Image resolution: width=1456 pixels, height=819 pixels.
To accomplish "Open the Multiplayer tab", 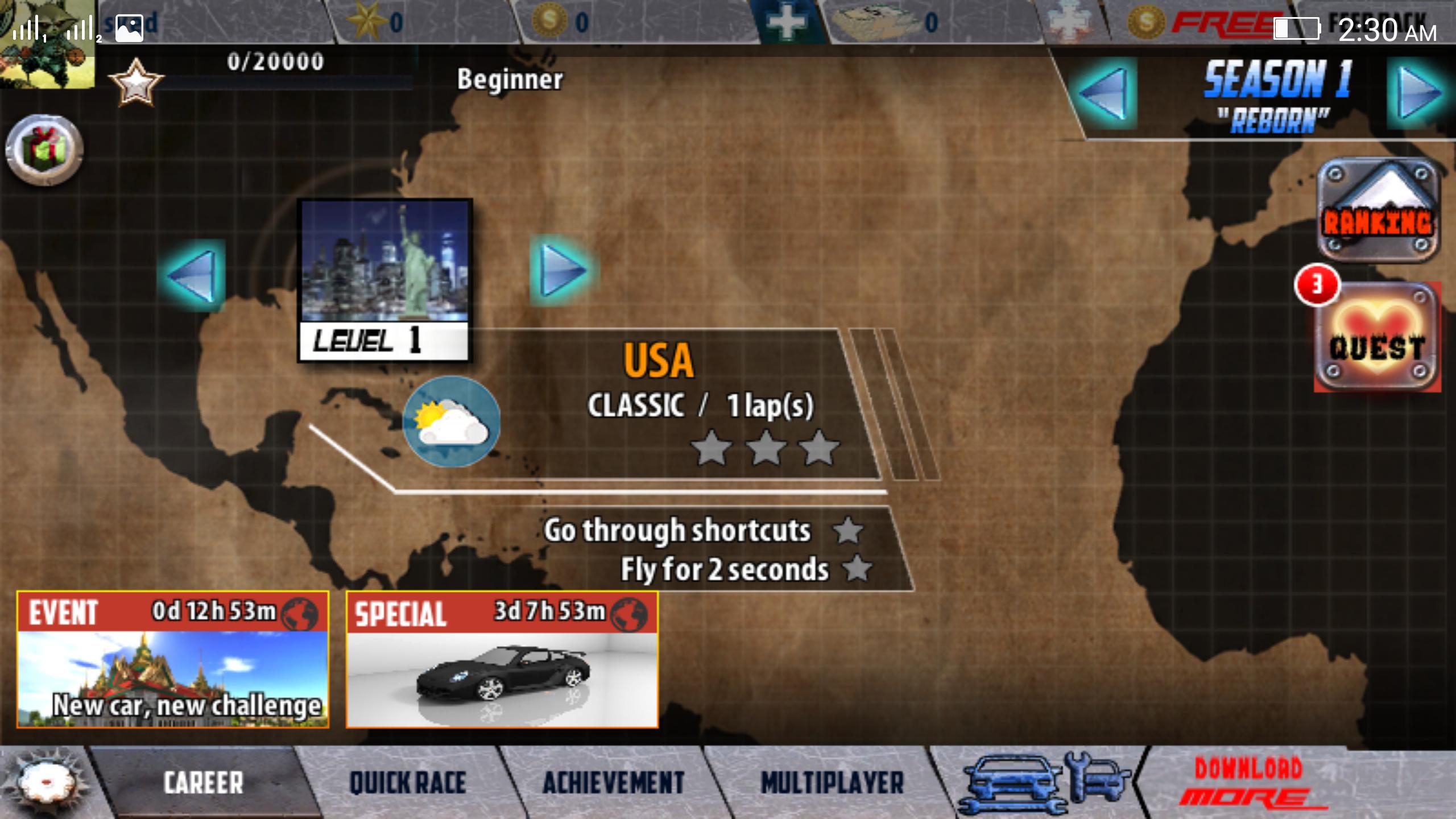I will tap(832, 783).
